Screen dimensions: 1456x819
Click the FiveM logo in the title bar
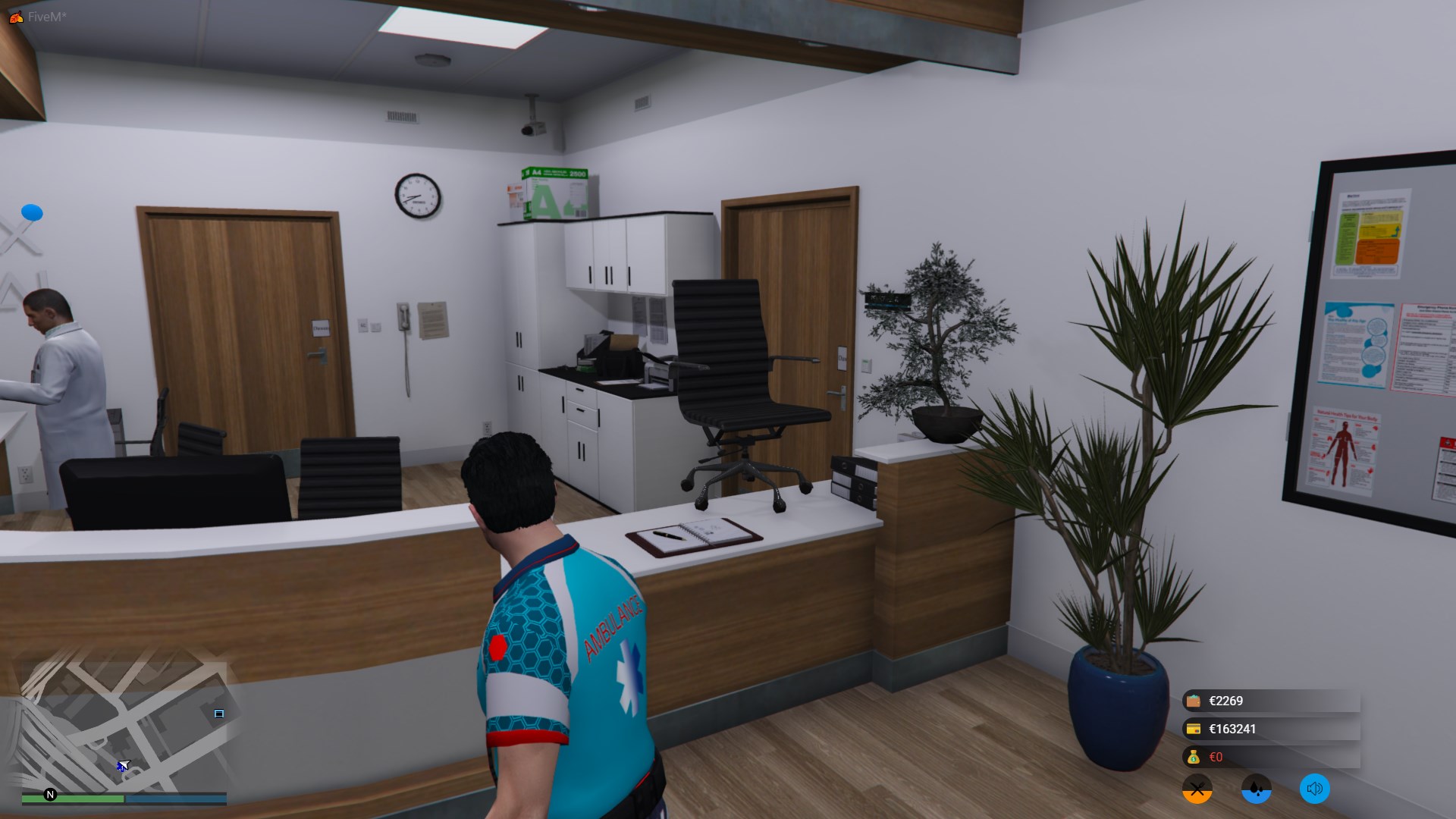tap(16, 17)
